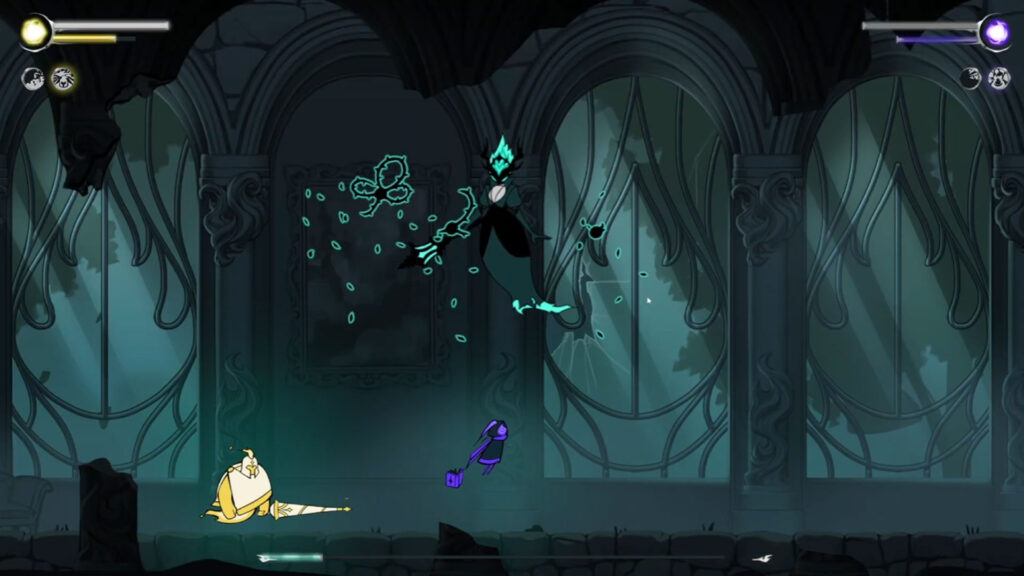The image size is (1024, 576).
Task: Select the dark ability icon beside the purple-glowing one
Action: pos(970,78)
